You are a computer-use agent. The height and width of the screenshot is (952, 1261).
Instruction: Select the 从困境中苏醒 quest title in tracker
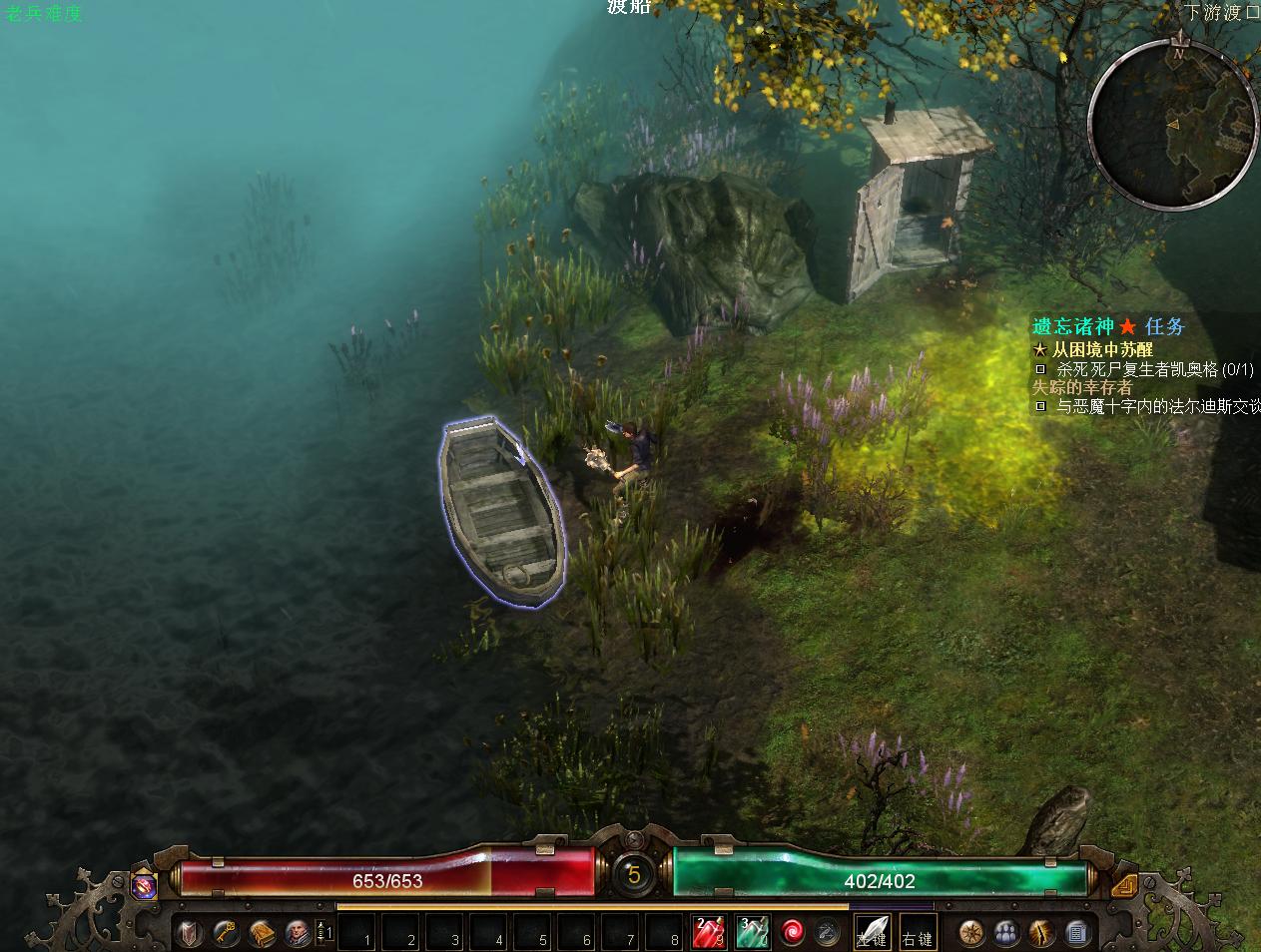1102,350
